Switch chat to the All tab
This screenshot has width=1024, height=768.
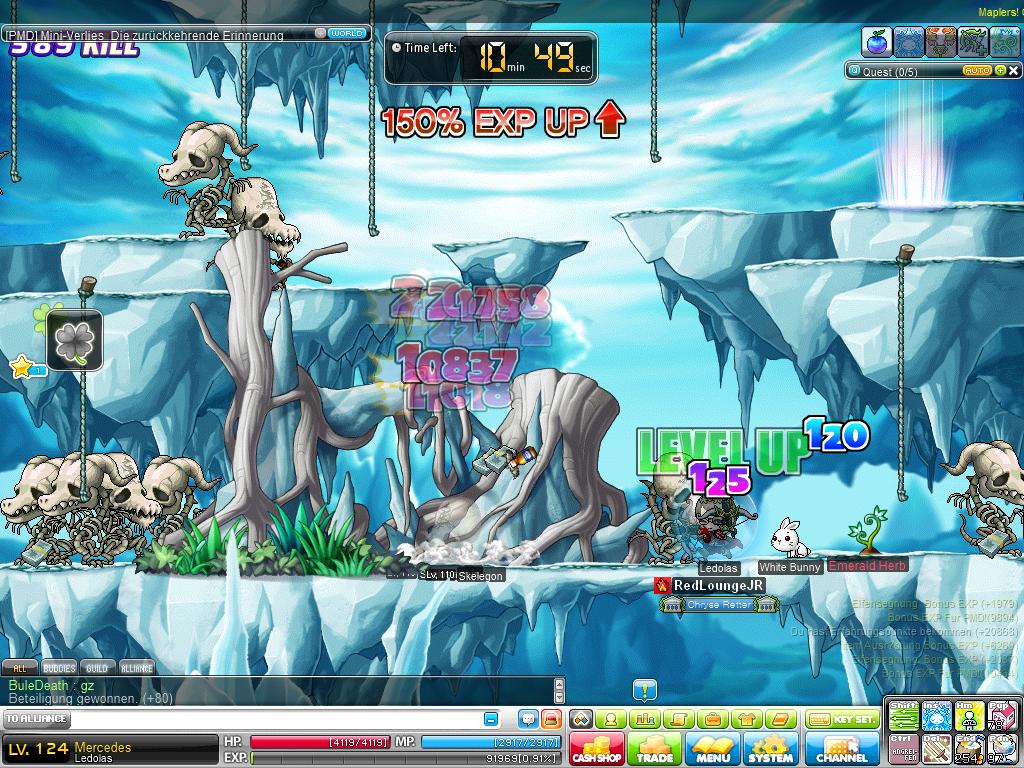(19, 668)
